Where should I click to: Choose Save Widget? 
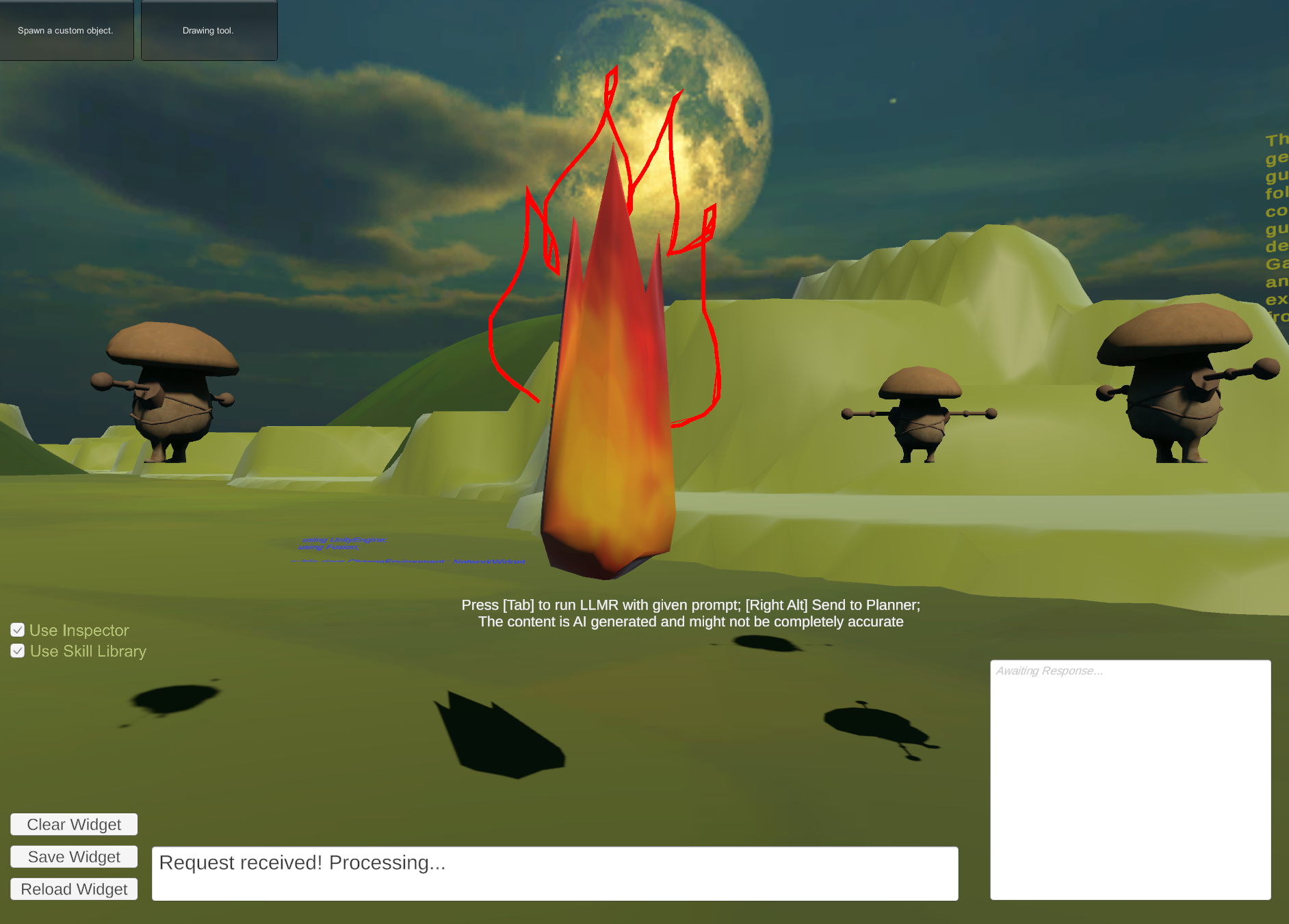point(74,857)
